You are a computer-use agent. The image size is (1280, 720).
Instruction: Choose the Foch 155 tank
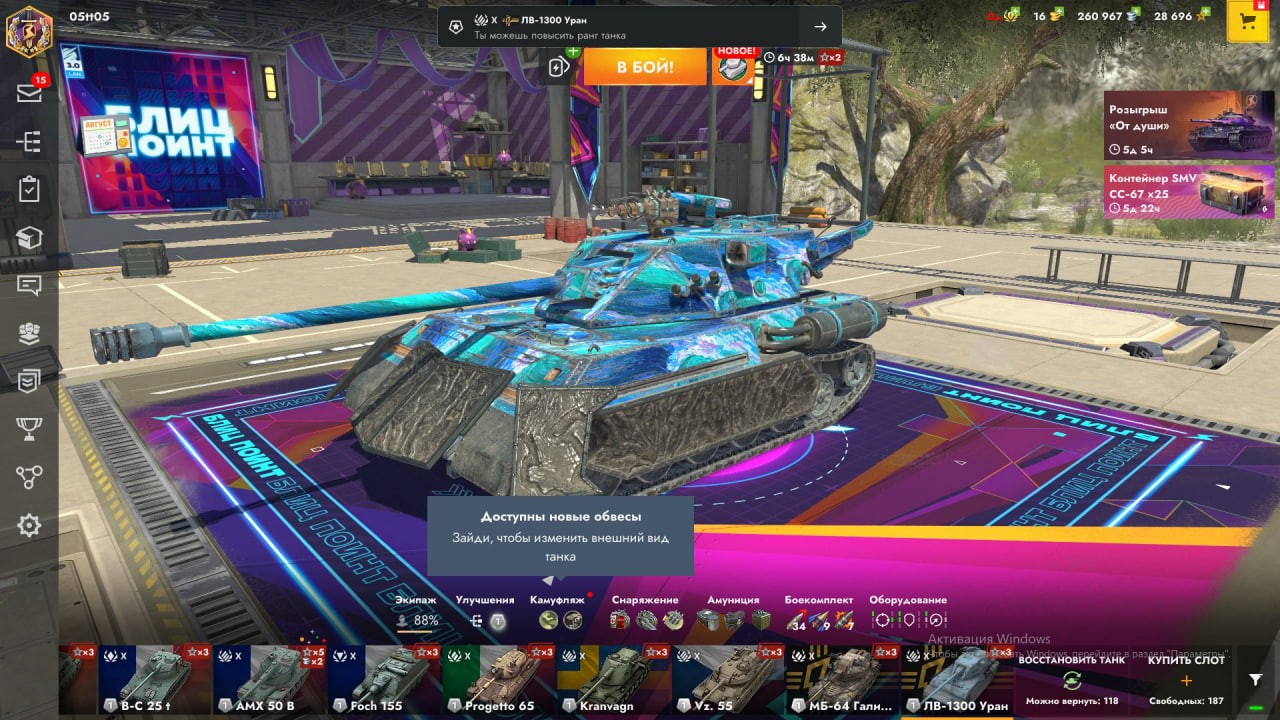tap(384, 680)
